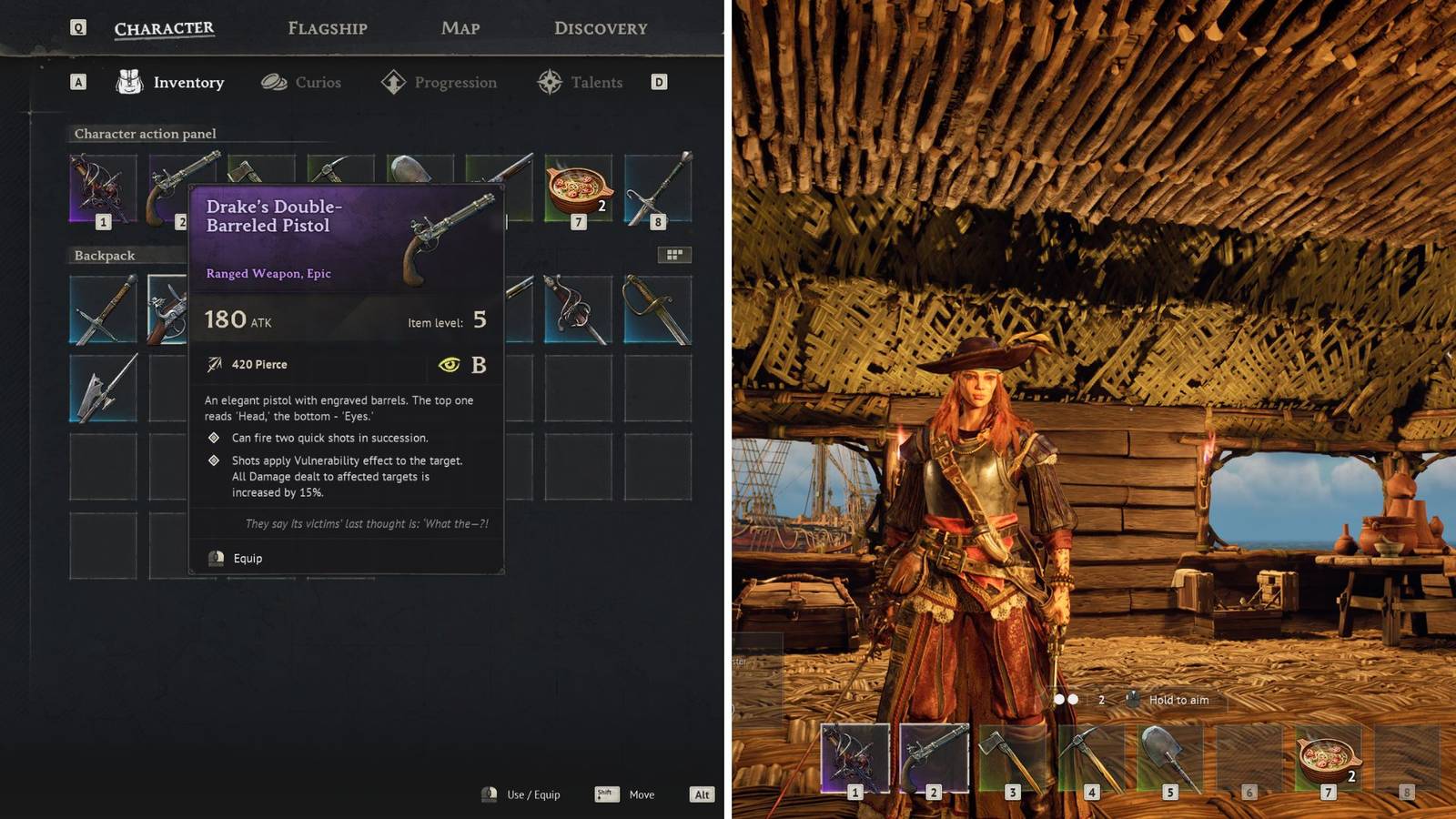The width and height of the screenshot is (1456, 819).
Task: Switch to the Flagship tab
Action: coord(328,28)
